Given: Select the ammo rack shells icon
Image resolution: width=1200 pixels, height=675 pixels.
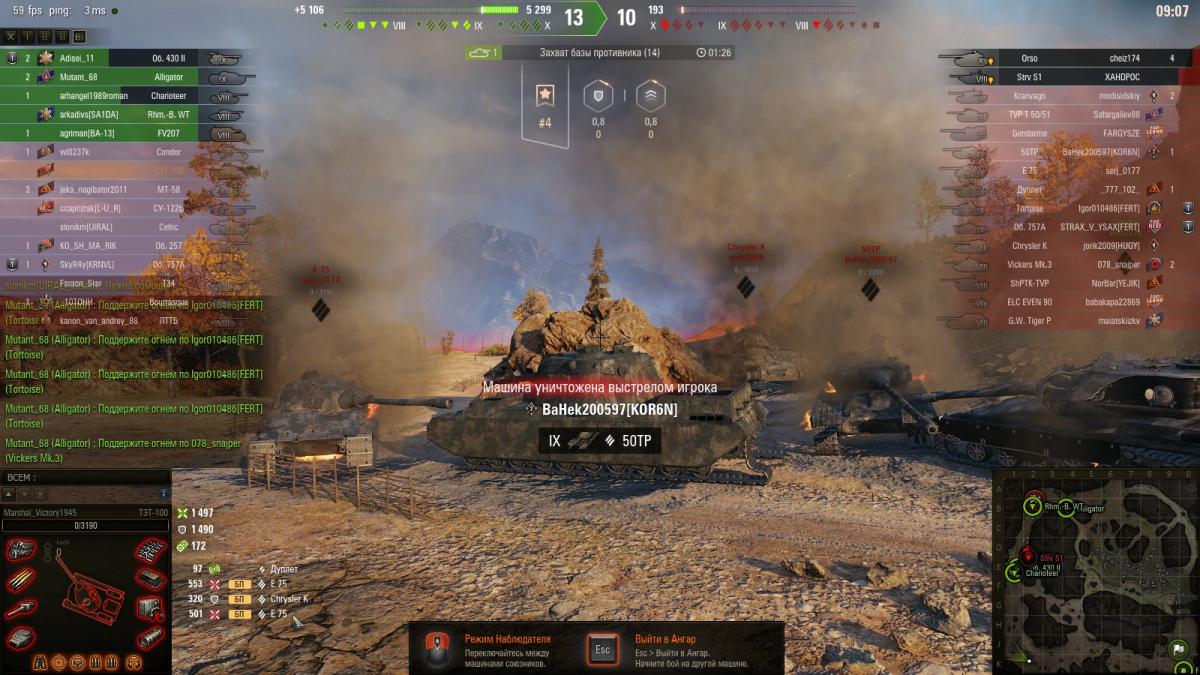Looking at the screenshot, I should (x=21, y=580).
